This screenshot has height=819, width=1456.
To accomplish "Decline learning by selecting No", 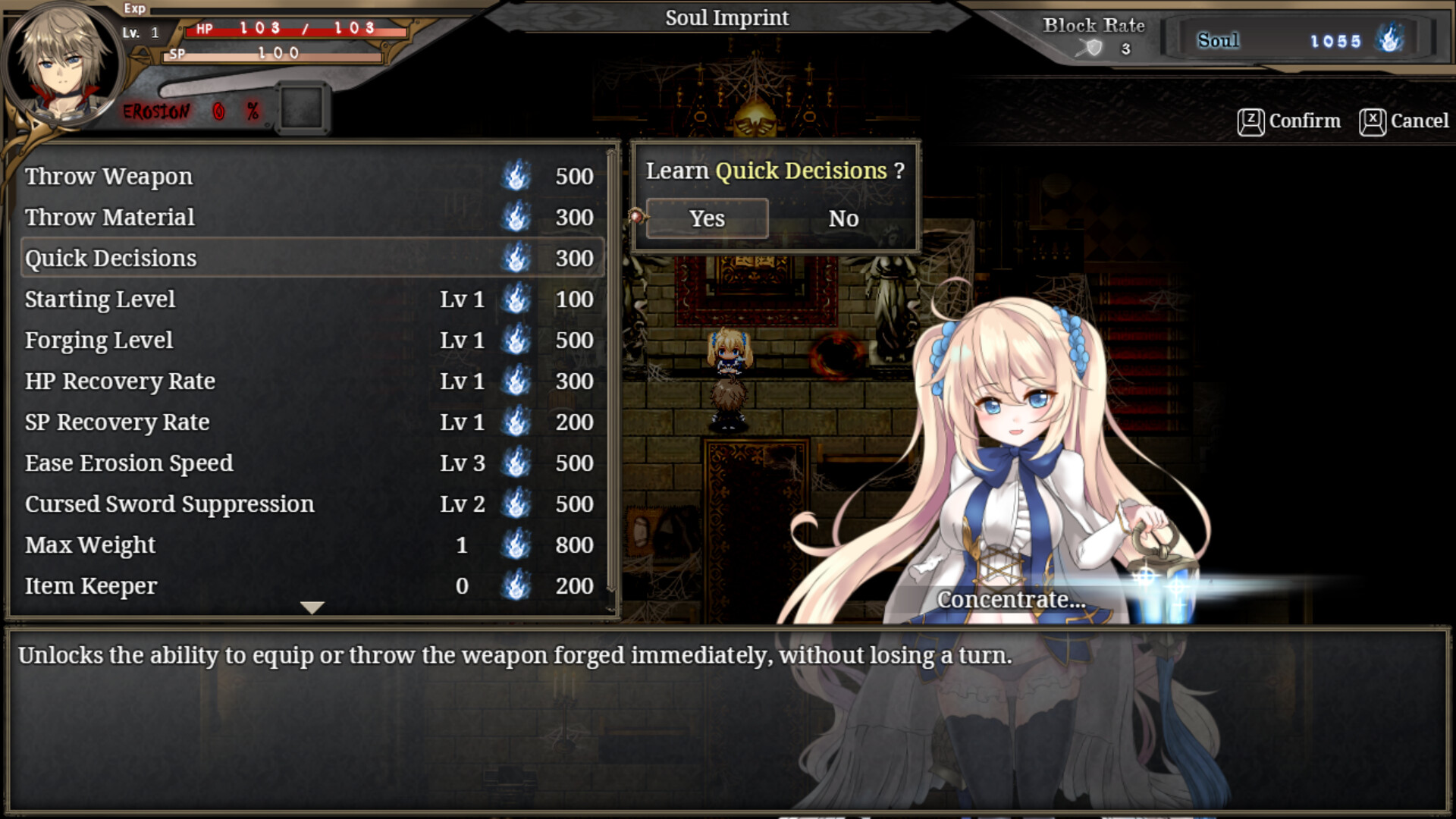I will (844, 218).
